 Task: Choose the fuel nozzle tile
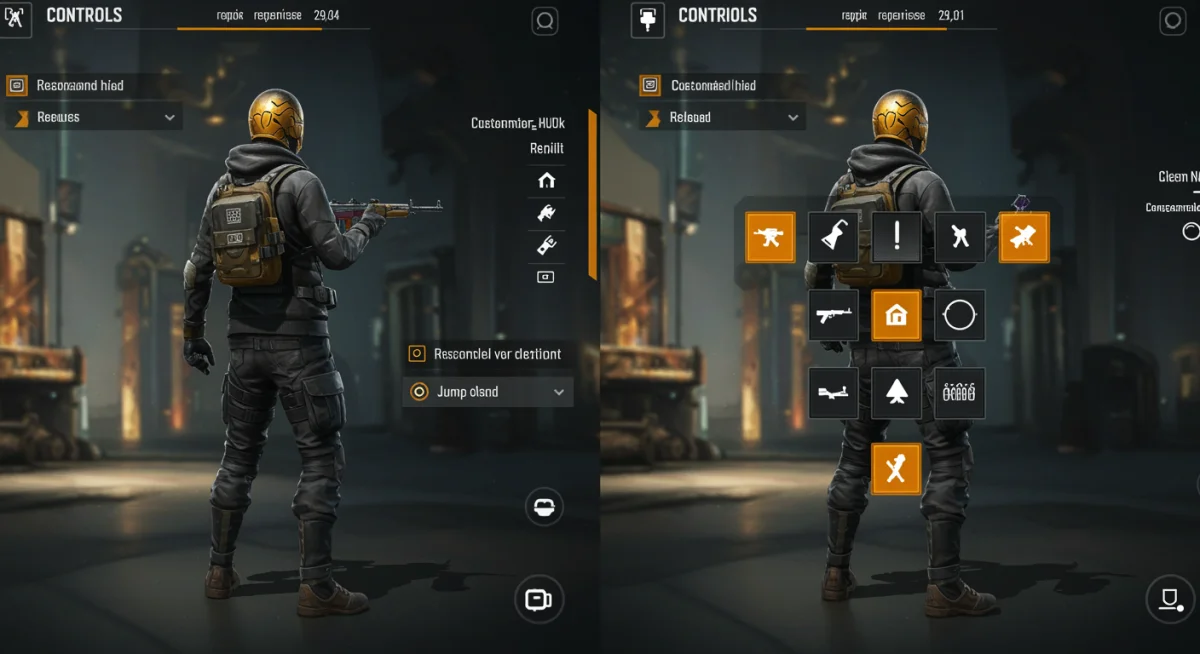833,237
